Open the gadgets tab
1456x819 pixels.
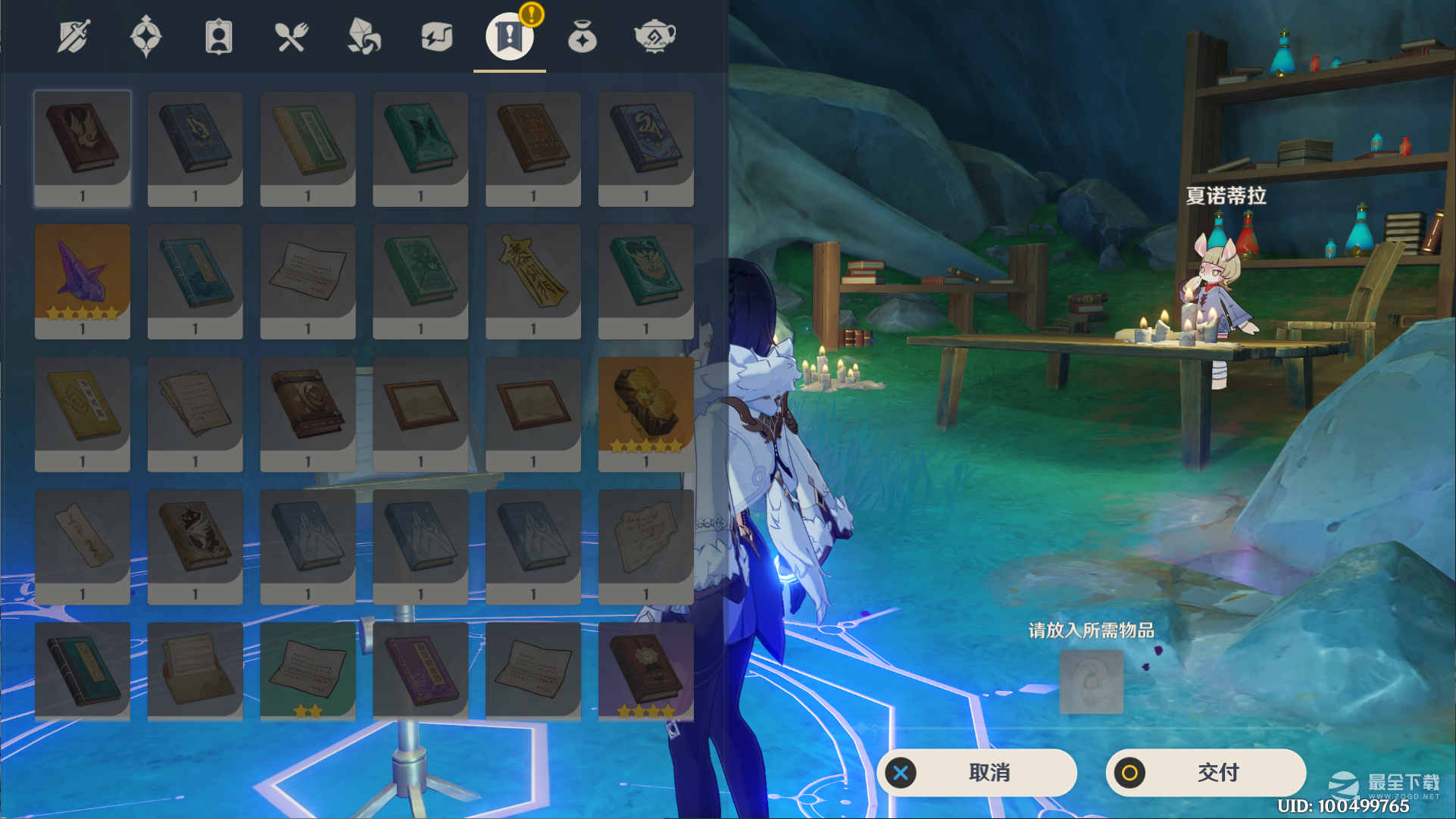pyautogui.click(x=436, y=36)
